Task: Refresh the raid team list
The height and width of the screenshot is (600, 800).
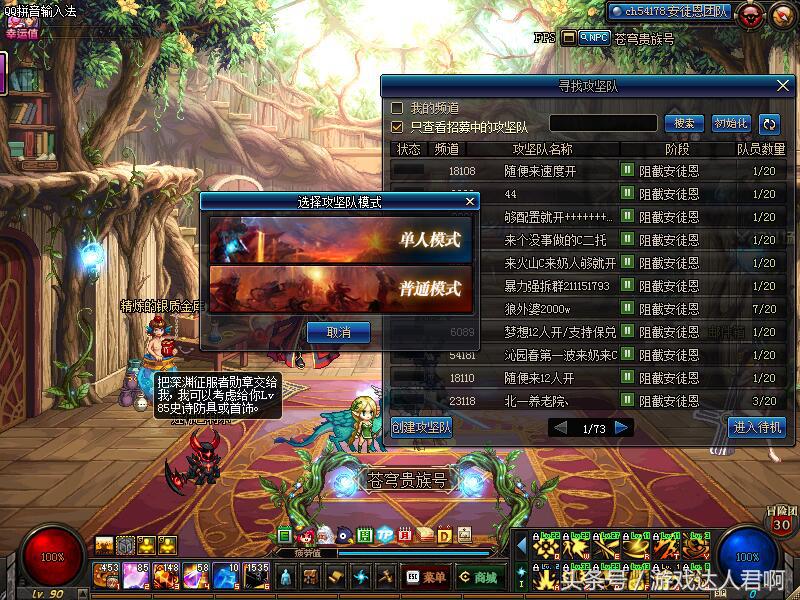Action: pyautogui.click(x=769, y=124)
